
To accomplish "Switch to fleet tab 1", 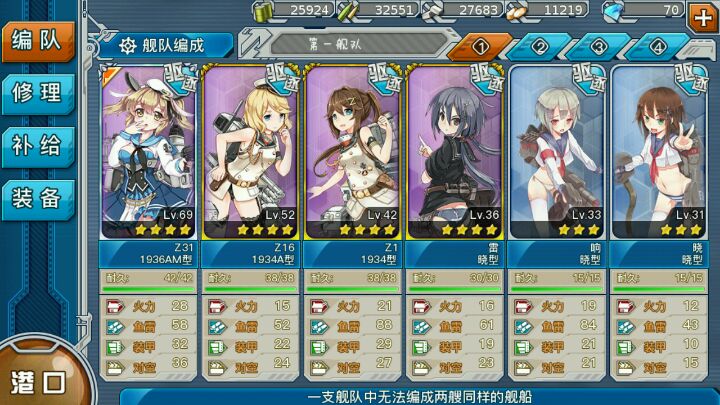I will coord(480,46).
